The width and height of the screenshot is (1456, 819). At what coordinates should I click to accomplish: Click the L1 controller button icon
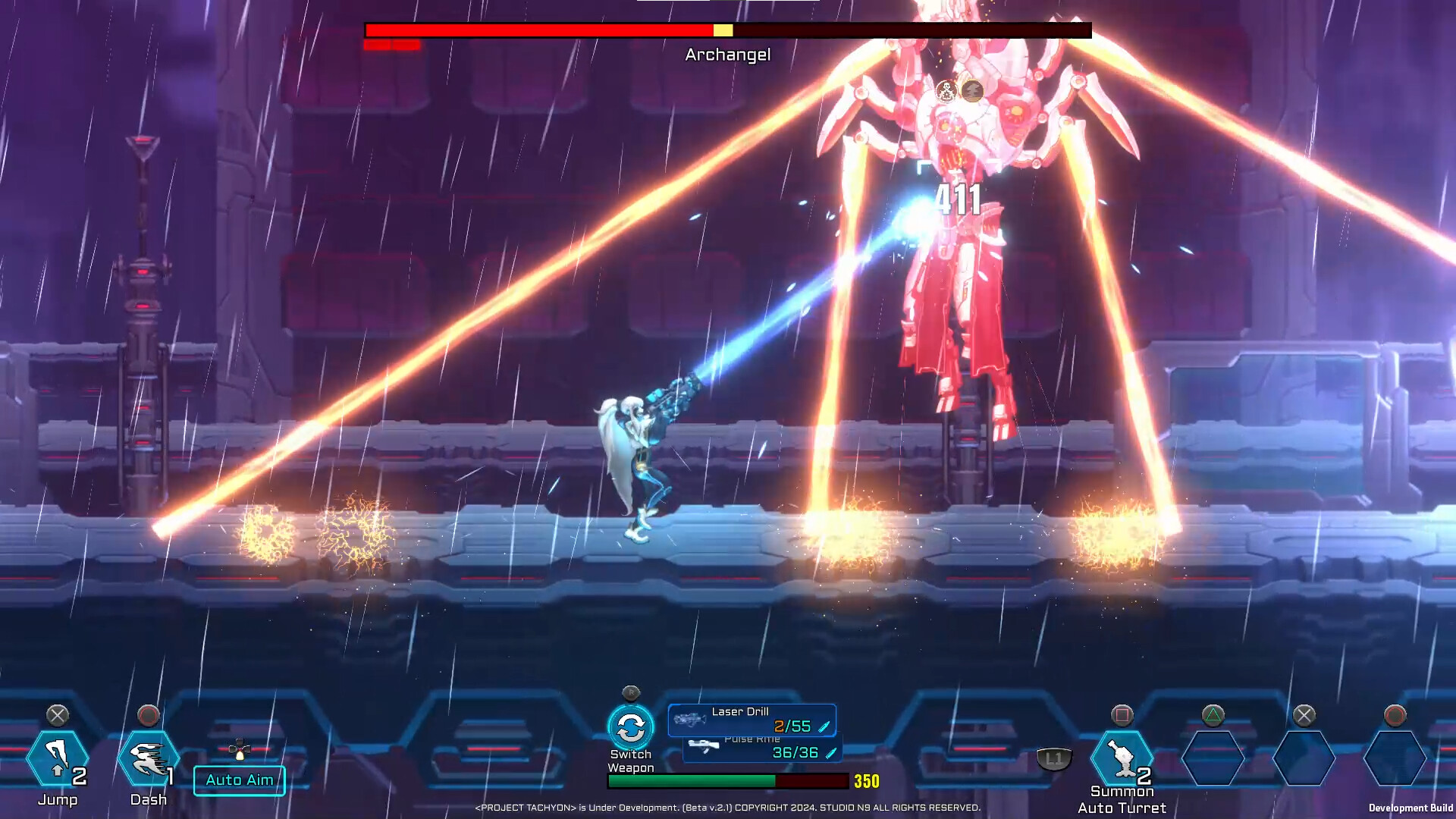(x=1053, y=757)
